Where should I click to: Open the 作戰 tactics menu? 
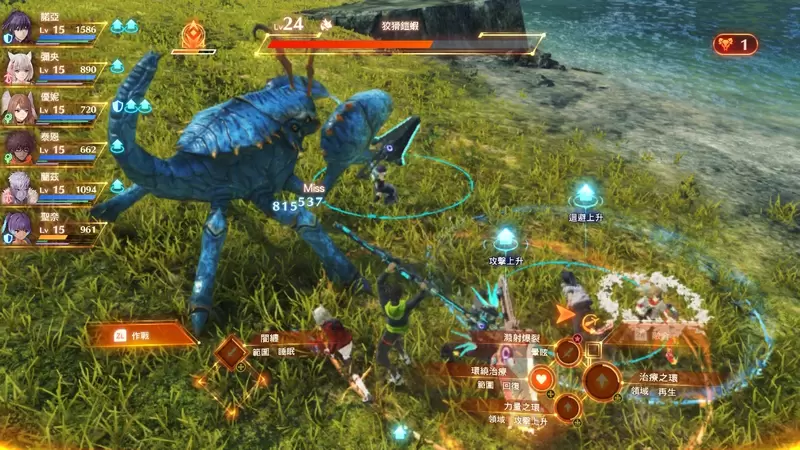(x=140, y=334)
